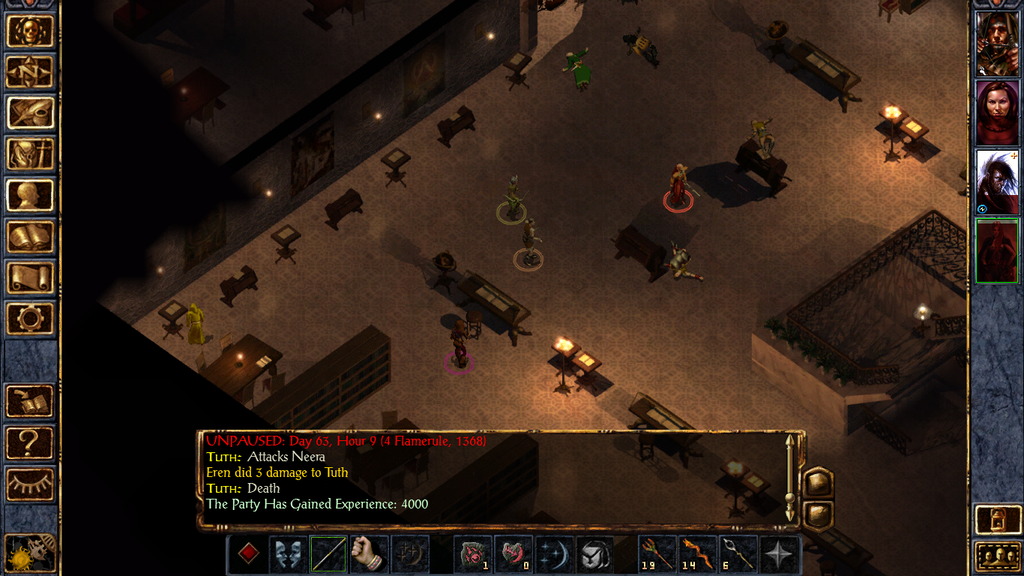Select the white-haired dark character portrait
The width and height of the screenshot is (1024, 576).
(997, 181)
